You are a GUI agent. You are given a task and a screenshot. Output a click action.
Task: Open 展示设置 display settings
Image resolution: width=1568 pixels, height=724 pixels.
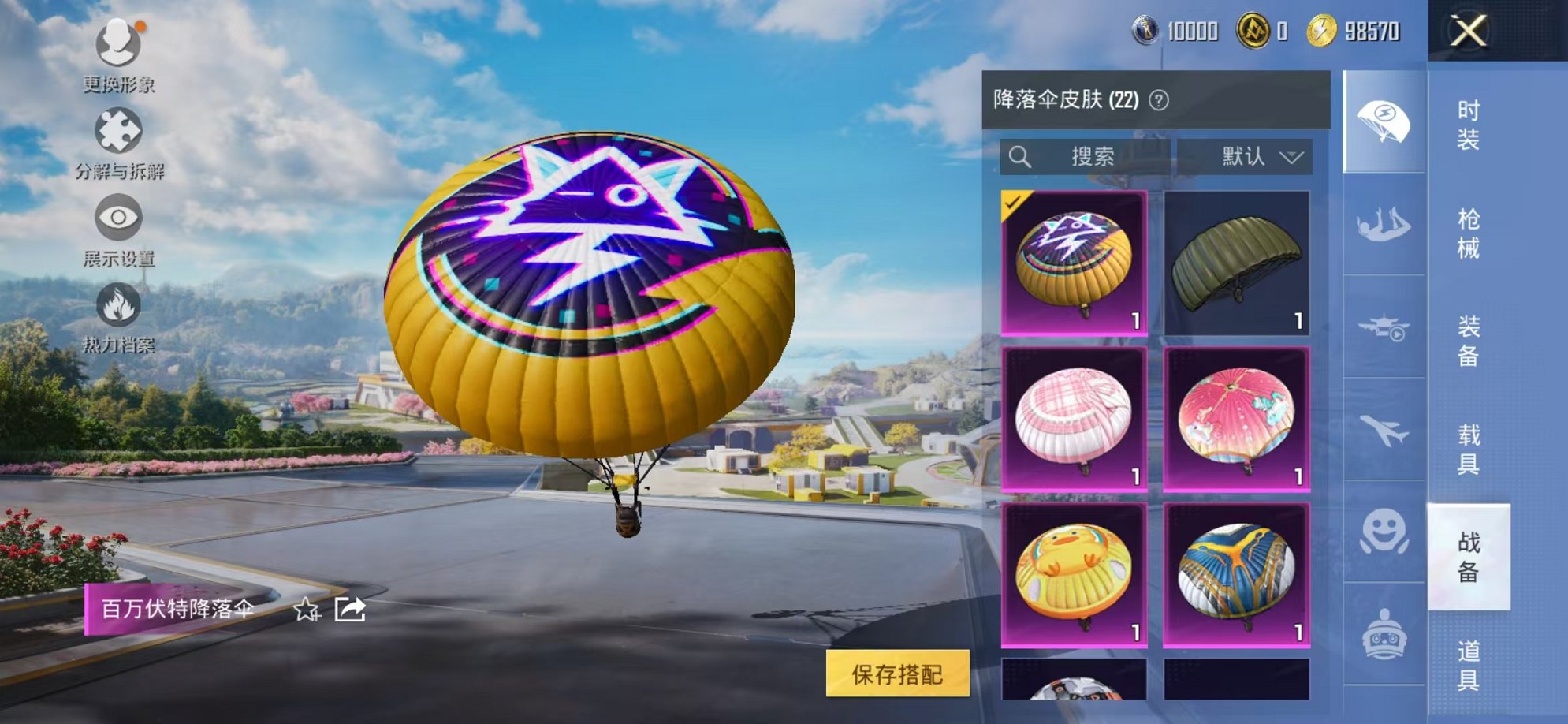click(117, 215)
